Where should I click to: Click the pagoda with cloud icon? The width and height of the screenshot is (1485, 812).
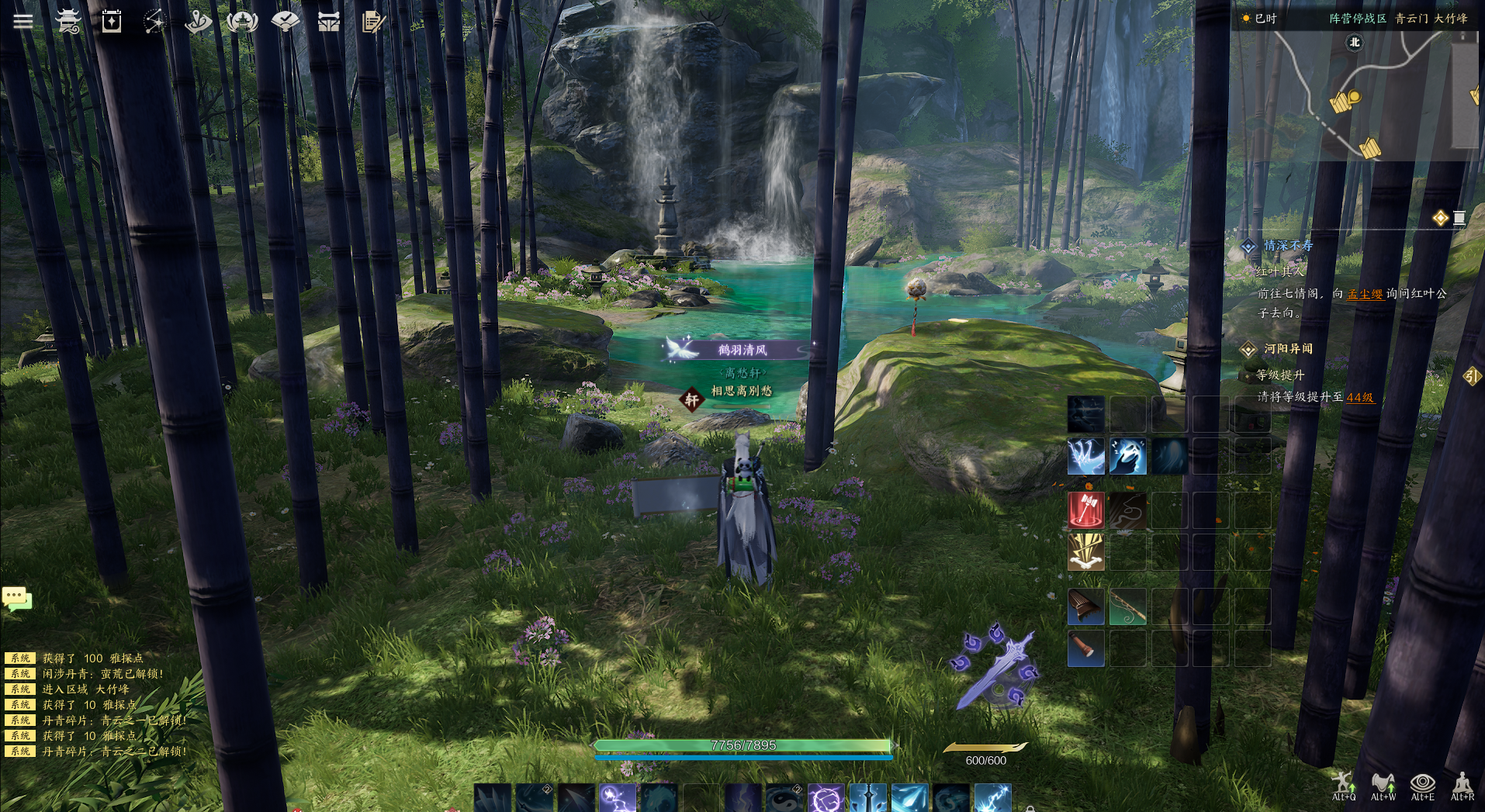tap(68, 21)
